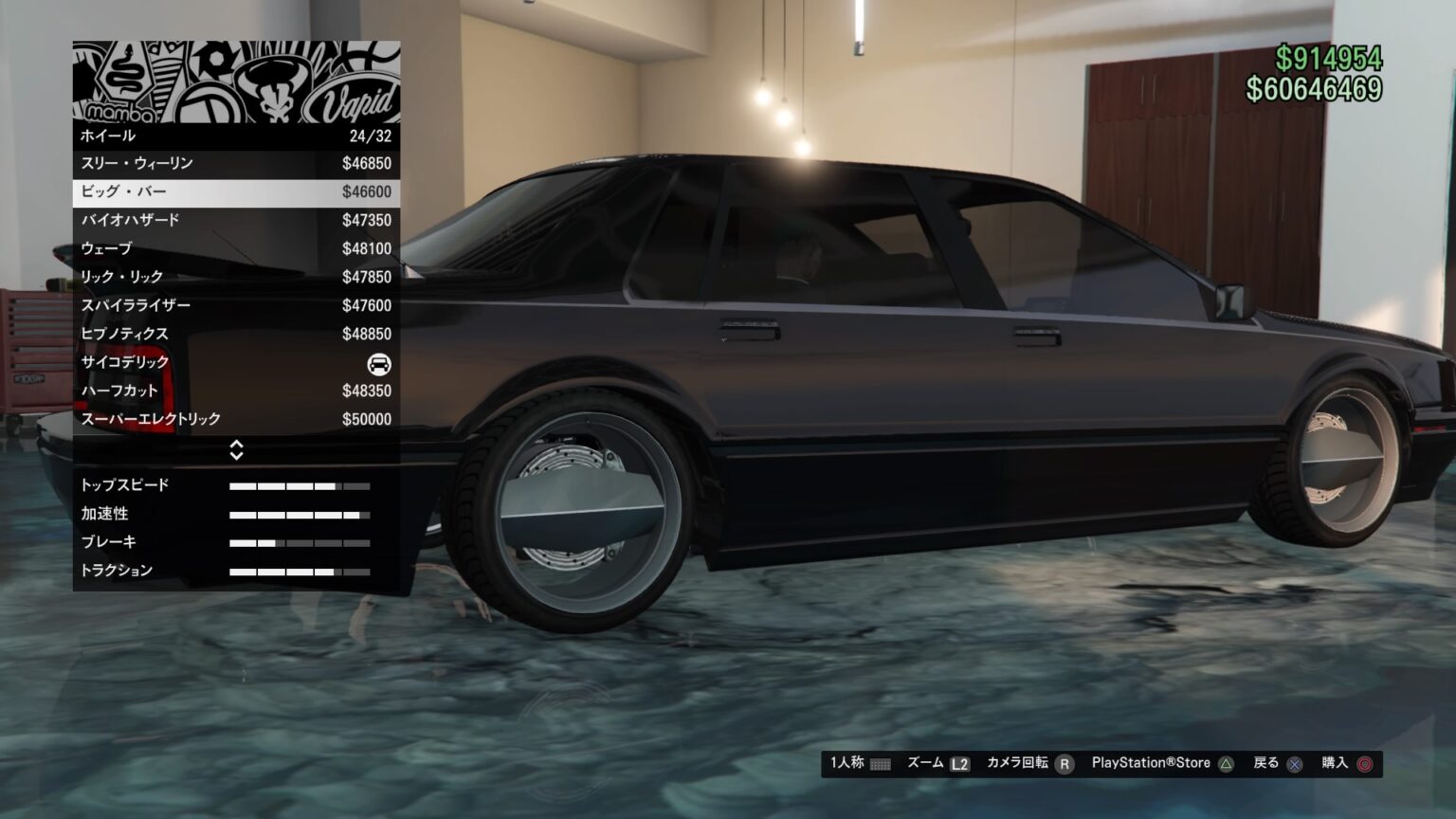Click the up-down scroll chevron below the list
Viewport: 1456px width, 819px height.
click(x=235, y=451)
